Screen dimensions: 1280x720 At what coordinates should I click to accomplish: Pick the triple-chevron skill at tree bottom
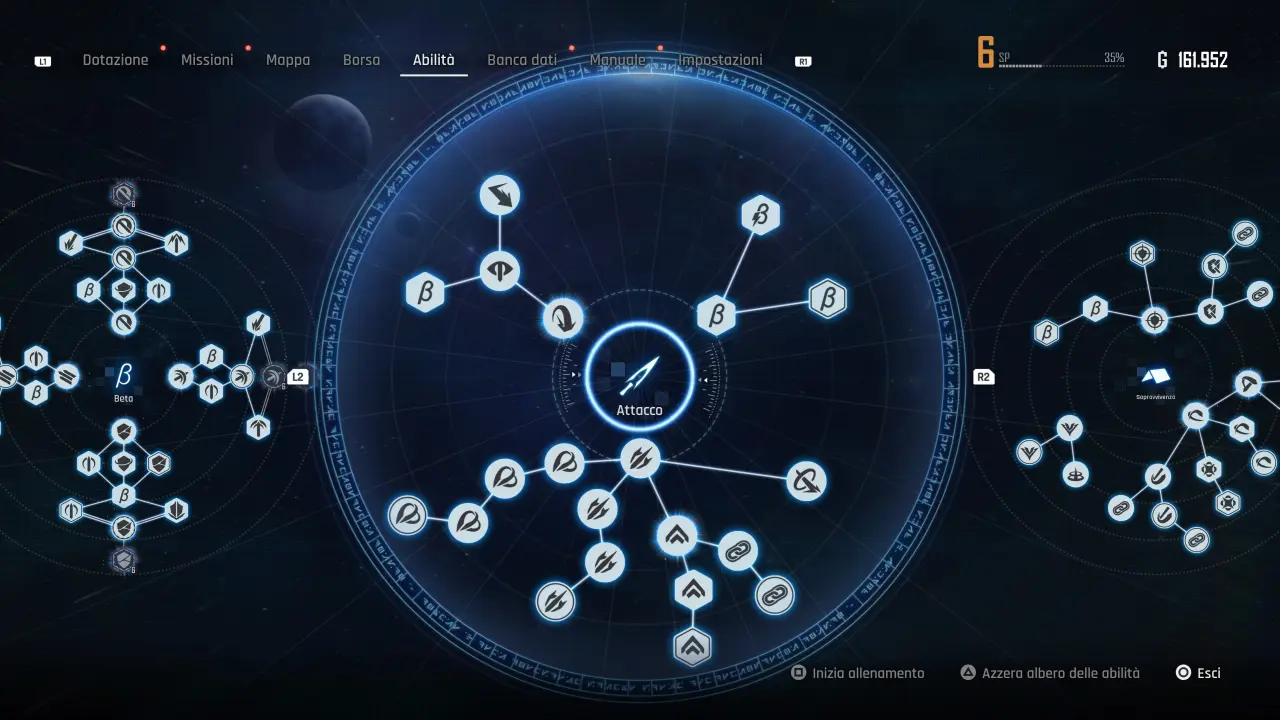click(694, 647)
